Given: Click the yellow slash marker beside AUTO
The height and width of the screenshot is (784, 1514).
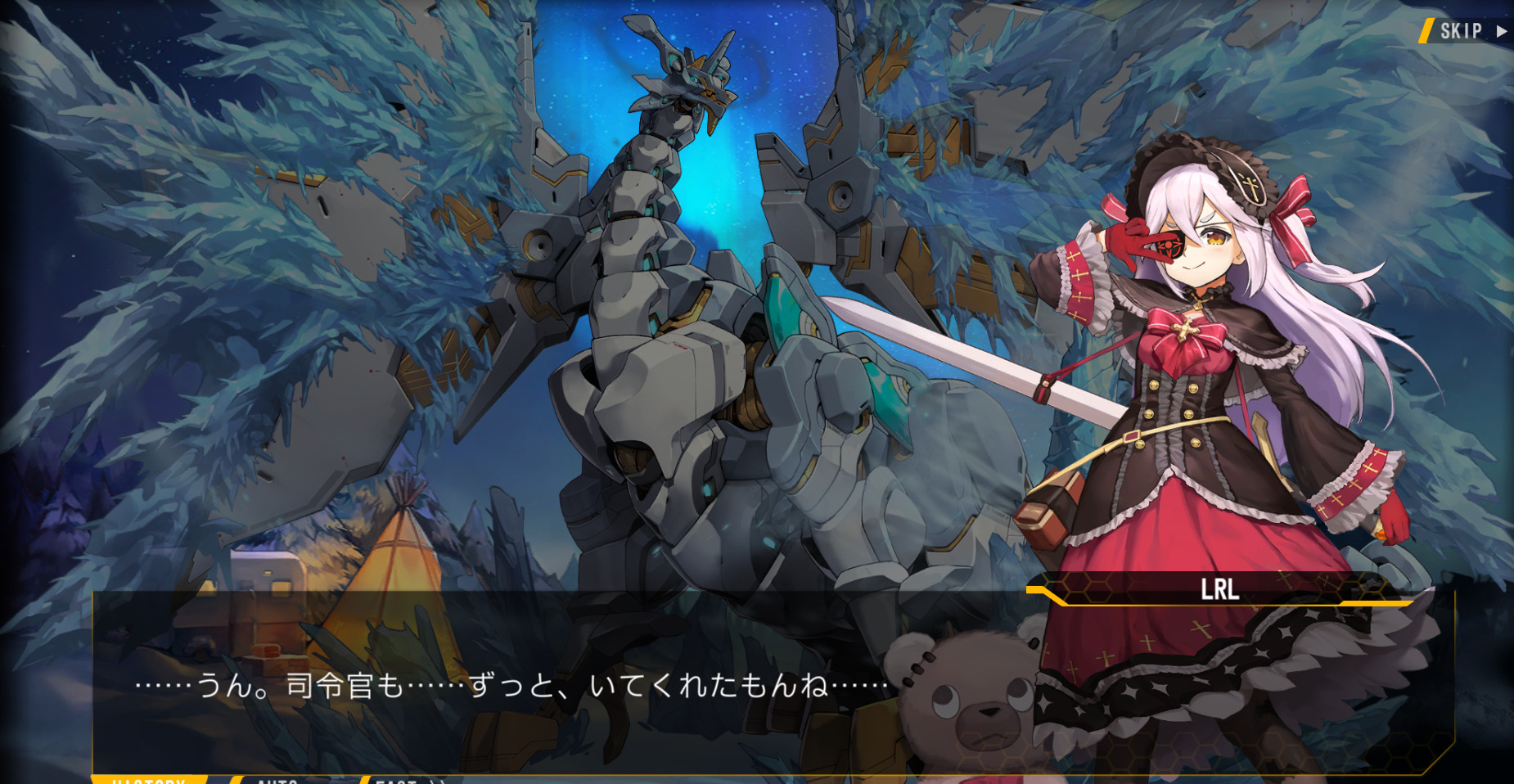Looking at the screenshot, I should [236, 780].
